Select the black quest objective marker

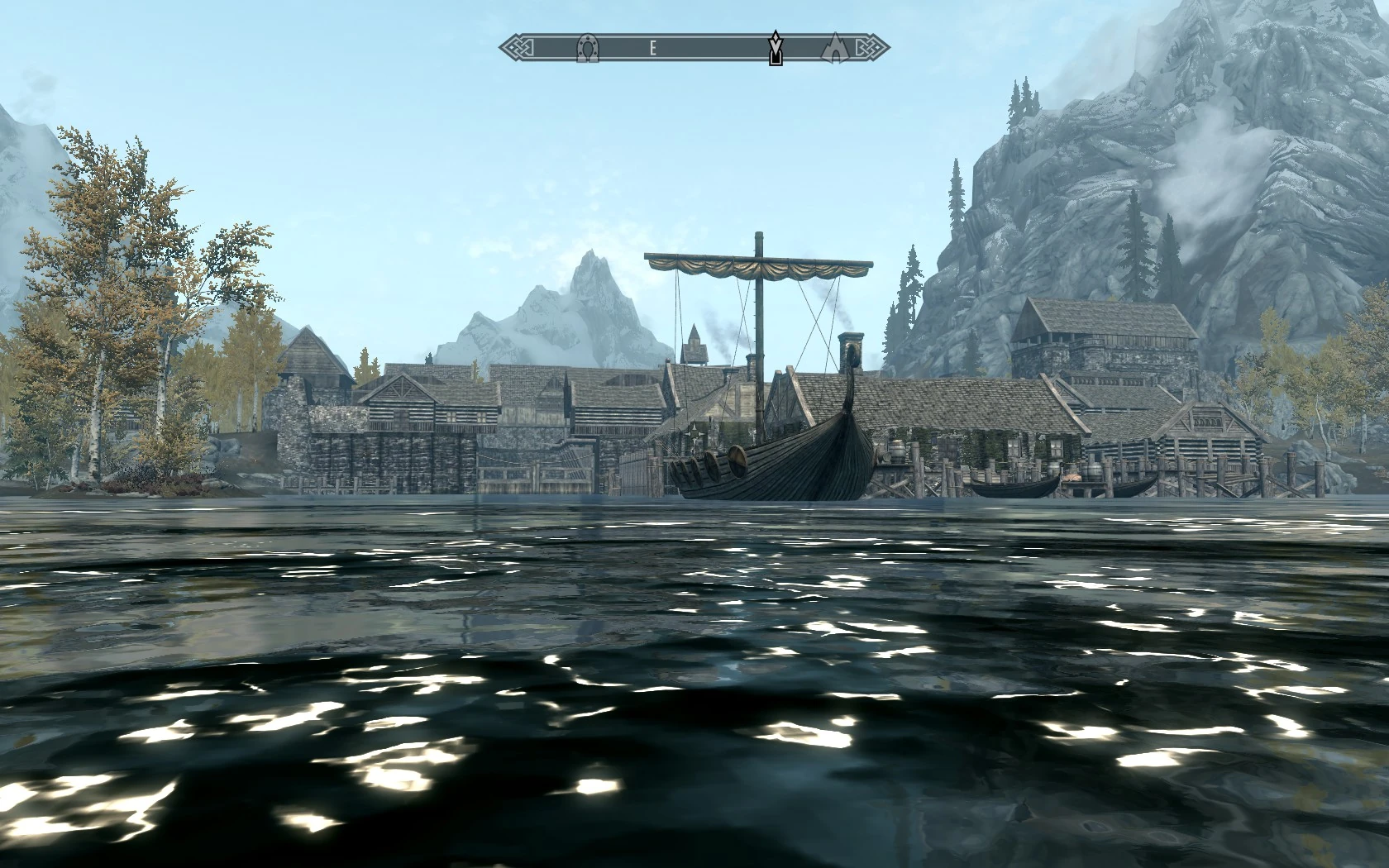coord(776,51)
